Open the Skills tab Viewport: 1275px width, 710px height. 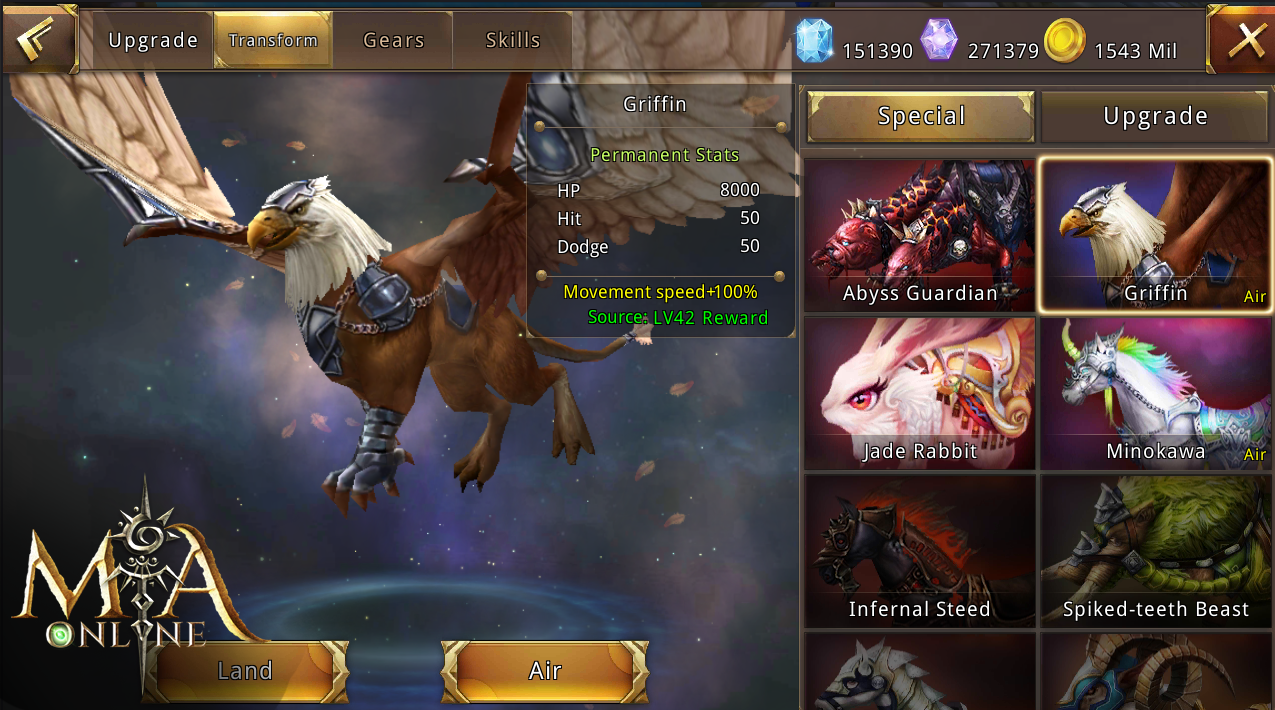(x=513, y=41)
